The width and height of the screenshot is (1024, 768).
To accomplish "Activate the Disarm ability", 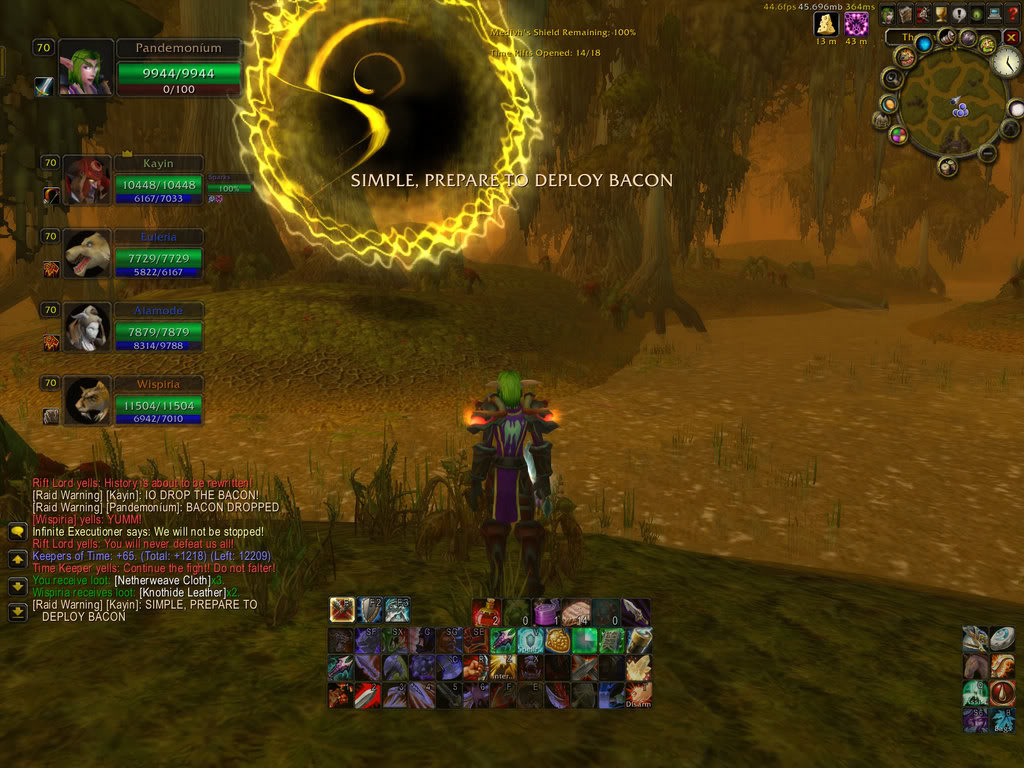I will point(638,693).
